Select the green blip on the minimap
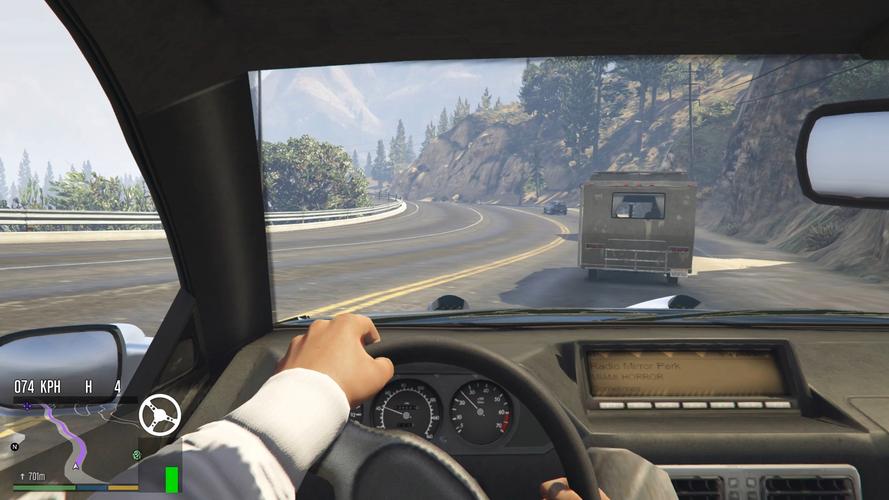Image resolution: width=889 pixels, height=500 pixels. (x=136, y=454)
